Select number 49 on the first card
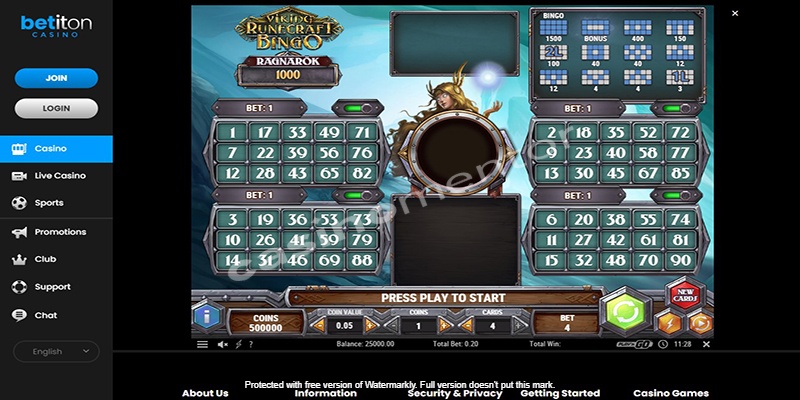This screenshot has height=400, width=800. point(329,132)
